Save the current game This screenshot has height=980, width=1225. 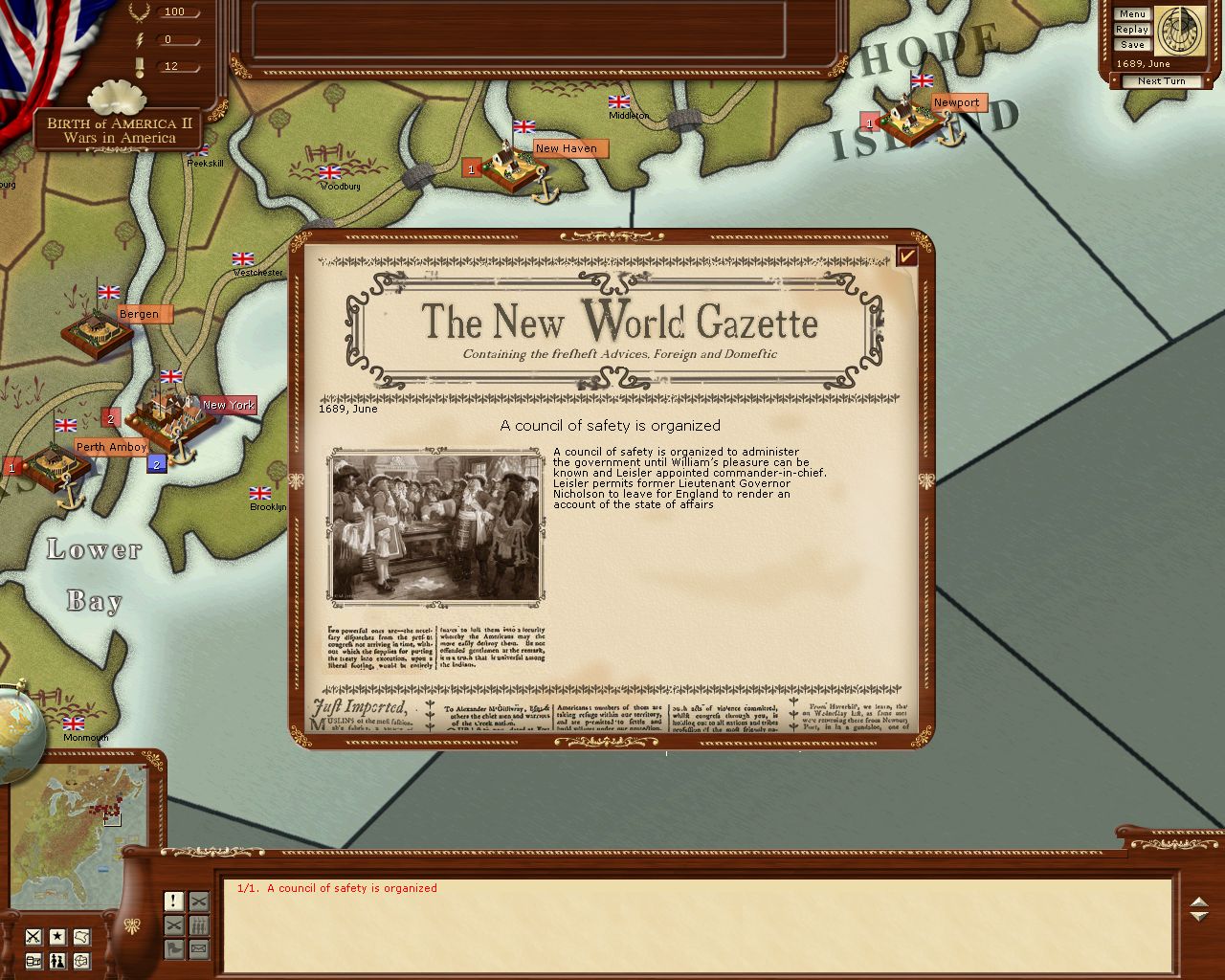[1131, 45]
